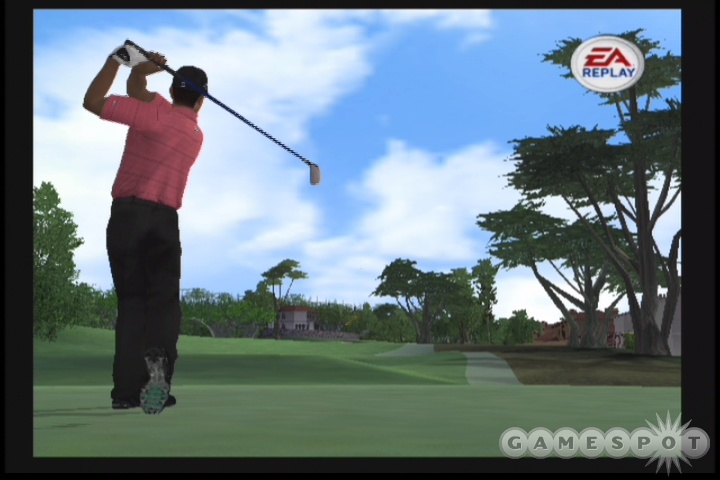The image size is (720, 480).
Task: Click the GameSpot watermark logo
Action: [603, 442]
